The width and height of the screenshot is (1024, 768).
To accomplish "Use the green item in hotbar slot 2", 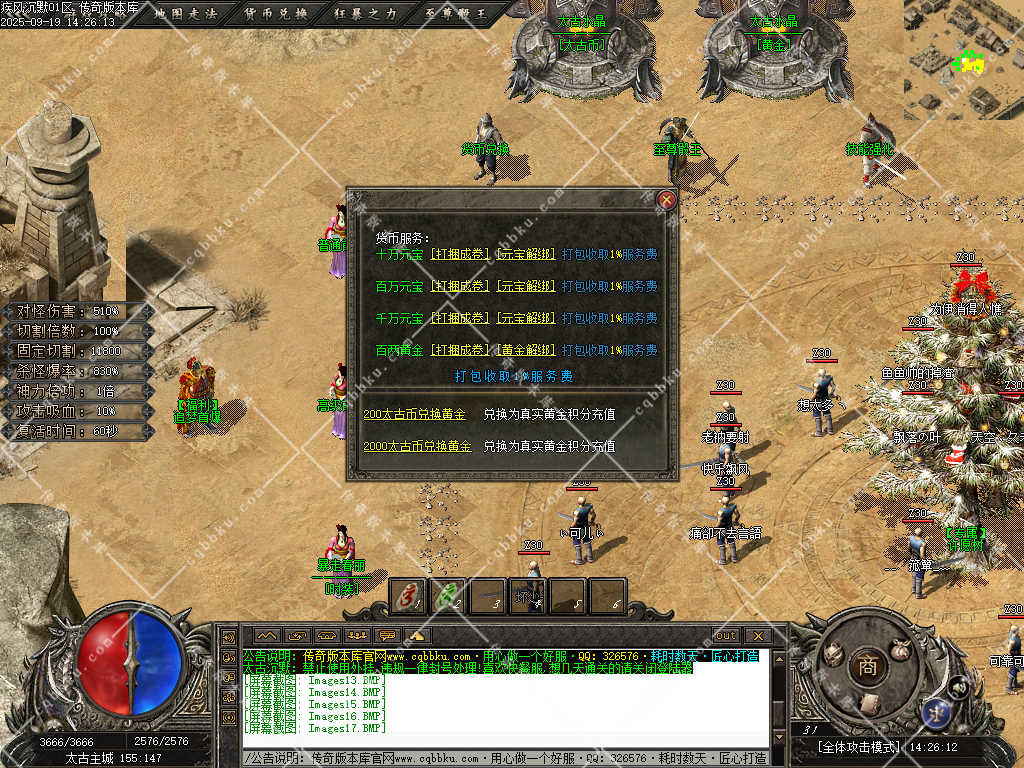I will click(x=448, y=596).
